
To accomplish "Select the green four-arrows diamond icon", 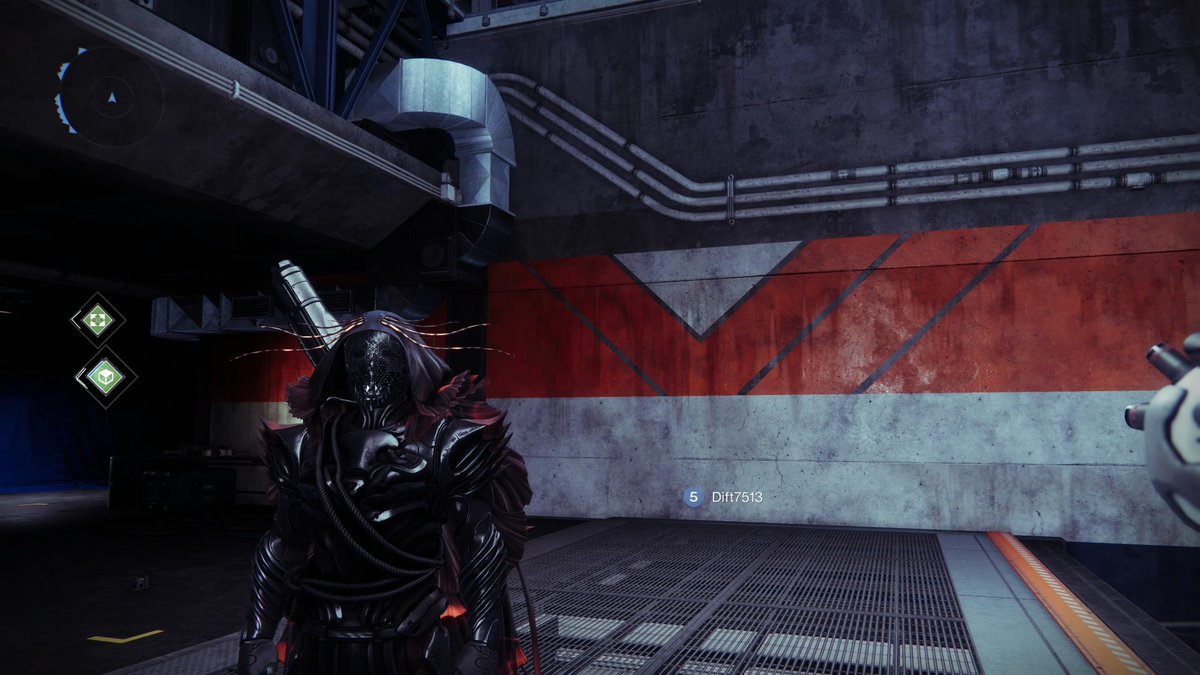I will pyautogui.click(x=98, y=320).
